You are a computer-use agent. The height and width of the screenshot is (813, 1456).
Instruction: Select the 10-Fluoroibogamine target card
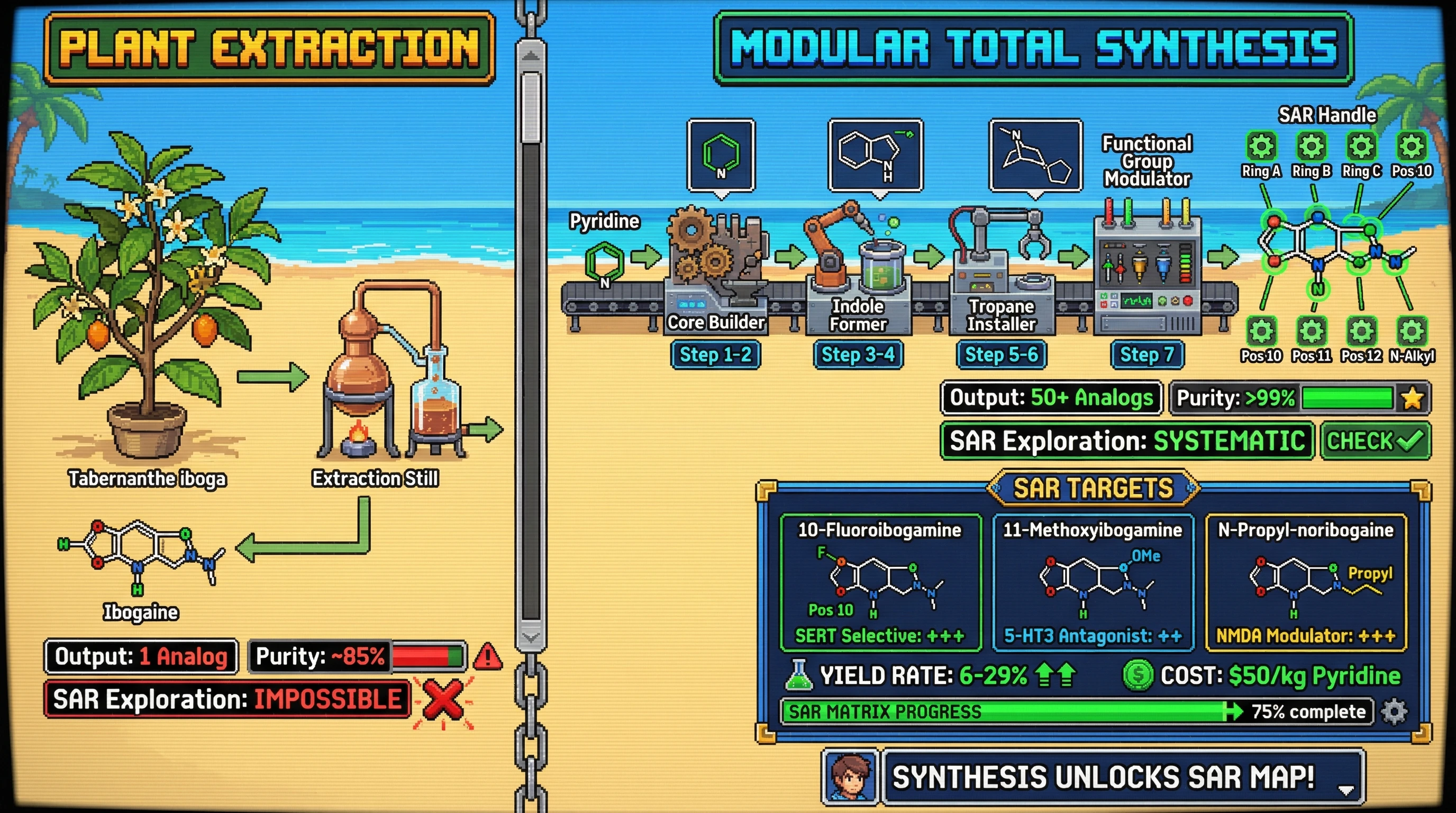coord(879,582)
